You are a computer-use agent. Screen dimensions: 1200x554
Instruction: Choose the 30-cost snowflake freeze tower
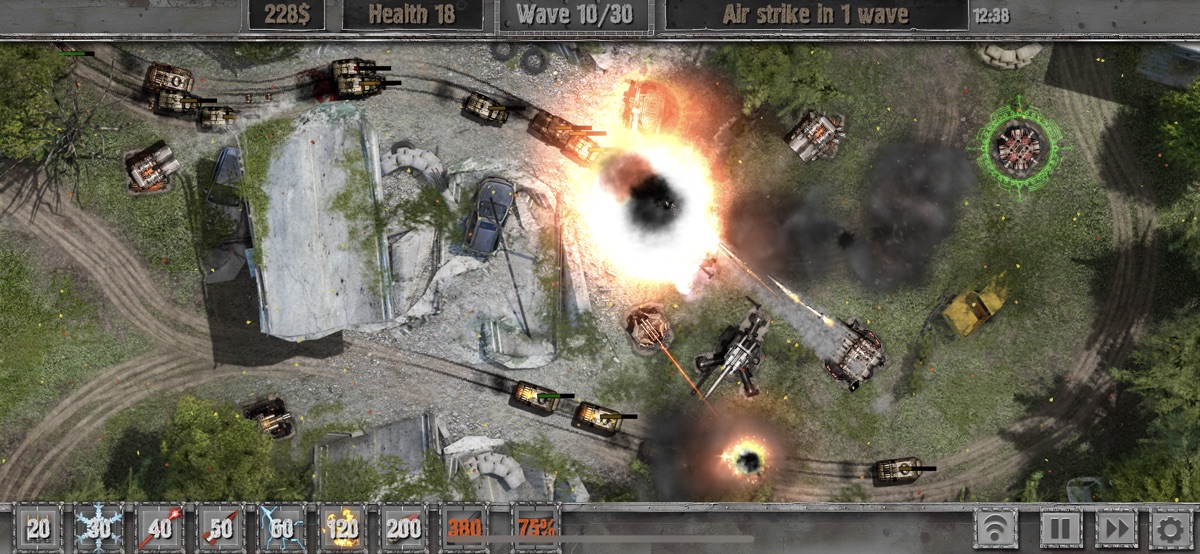(99, 528)
